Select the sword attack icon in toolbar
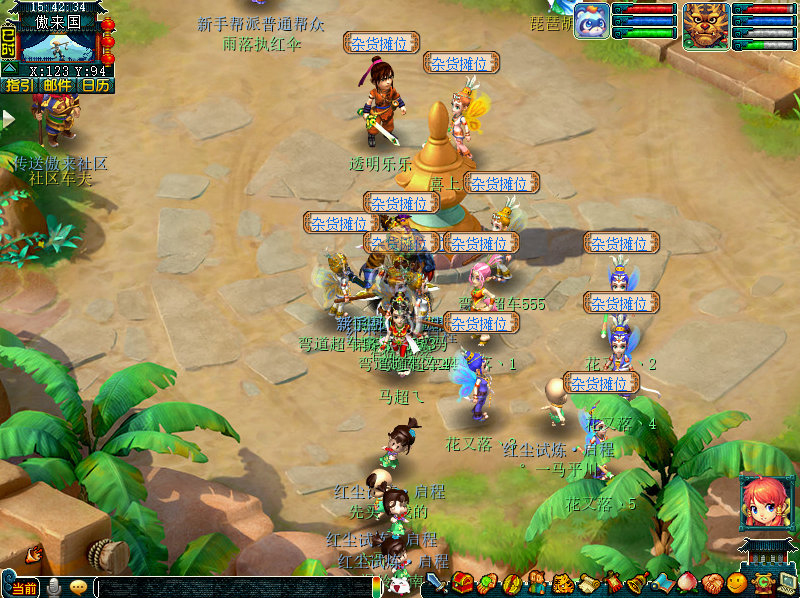 pyautogui.click(x=437, y=583)
